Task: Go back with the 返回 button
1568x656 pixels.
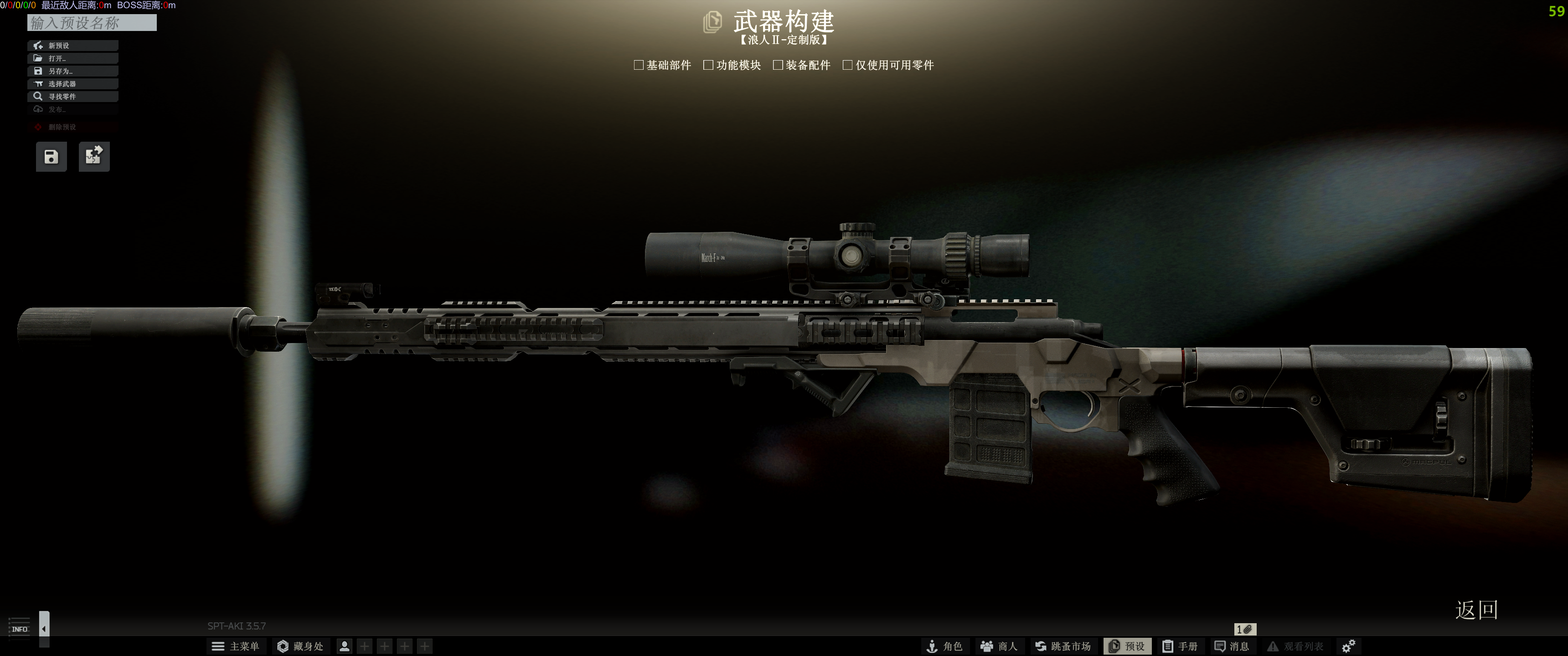Action: [1476, 610]
